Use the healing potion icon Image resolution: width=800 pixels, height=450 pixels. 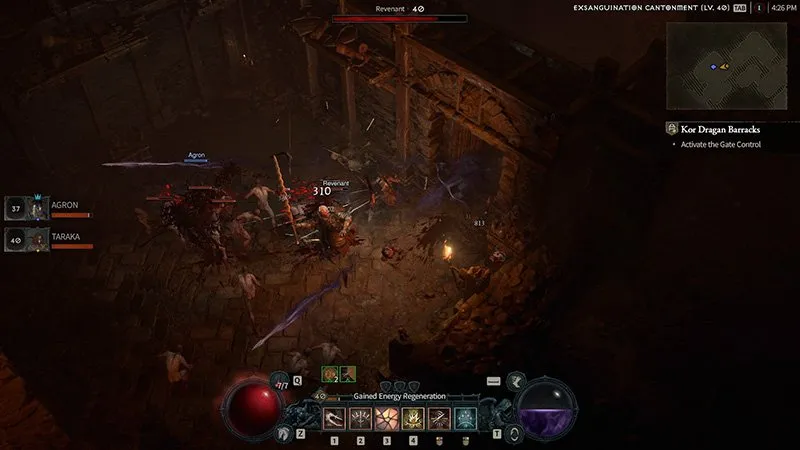pyautogui.click(x=280, y=380)
